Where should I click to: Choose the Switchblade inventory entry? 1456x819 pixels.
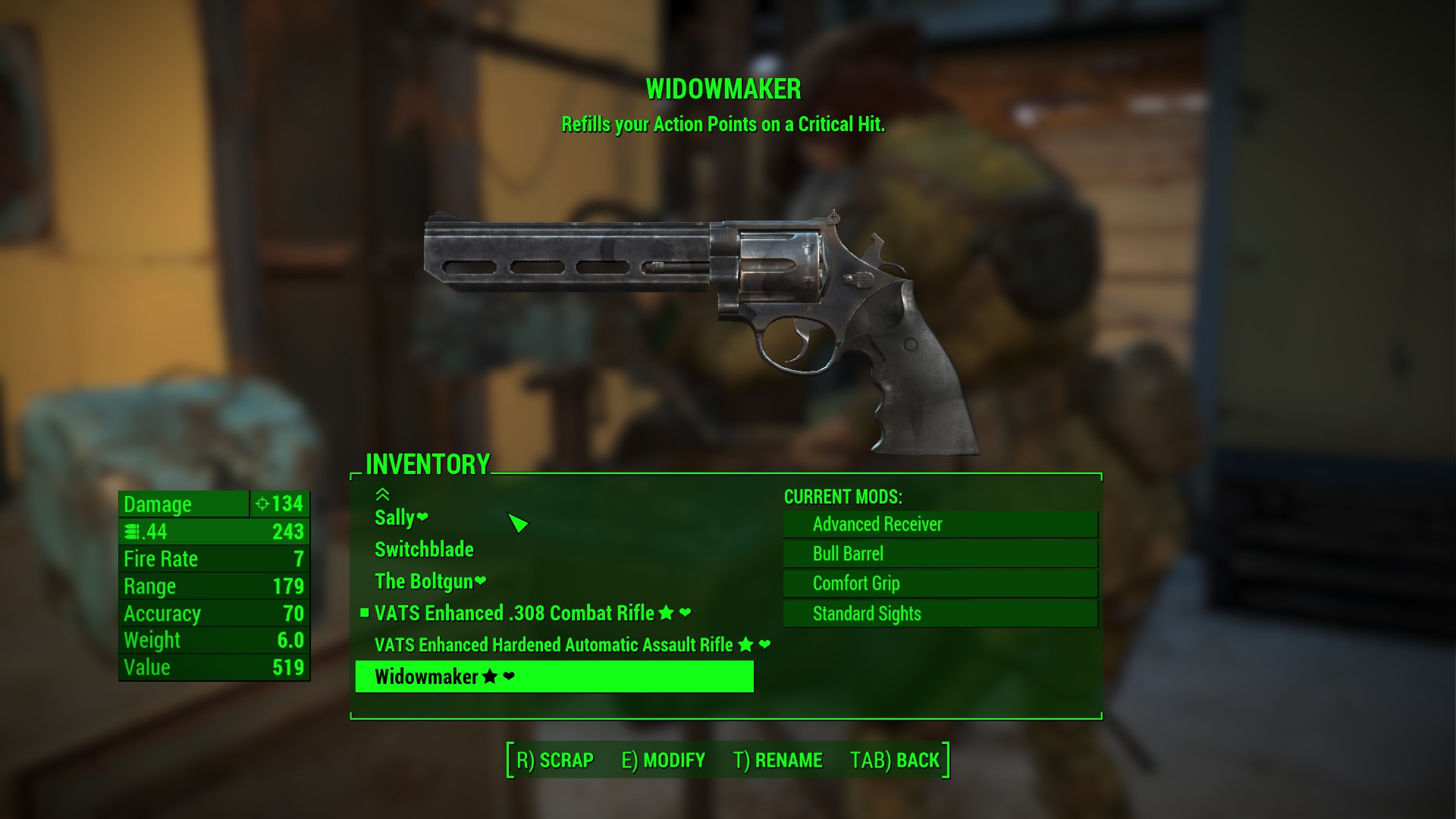click(x=424, y=550)
